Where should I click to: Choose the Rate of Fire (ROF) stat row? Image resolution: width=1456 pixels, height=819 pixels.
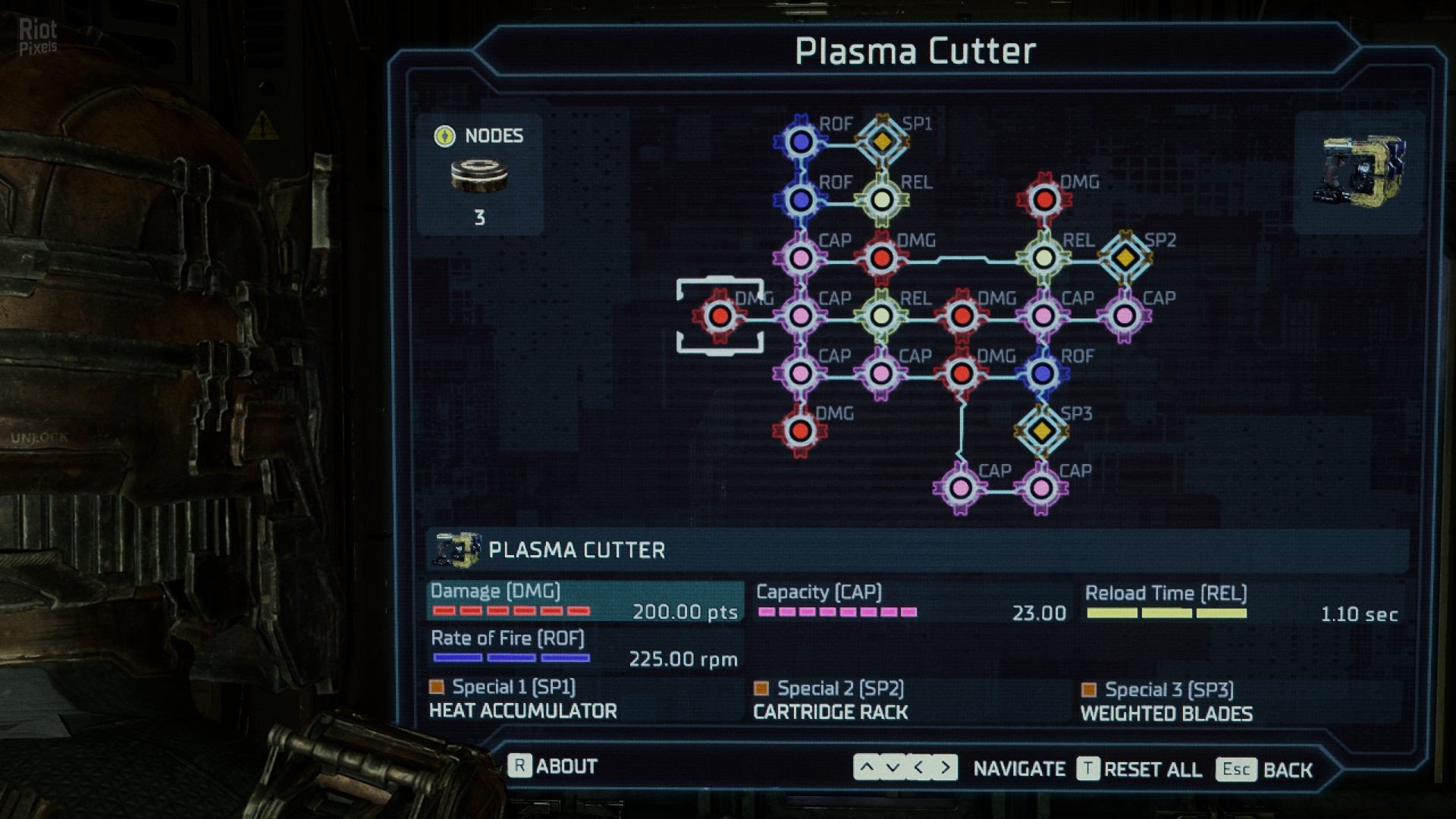[x=584, y=648]
